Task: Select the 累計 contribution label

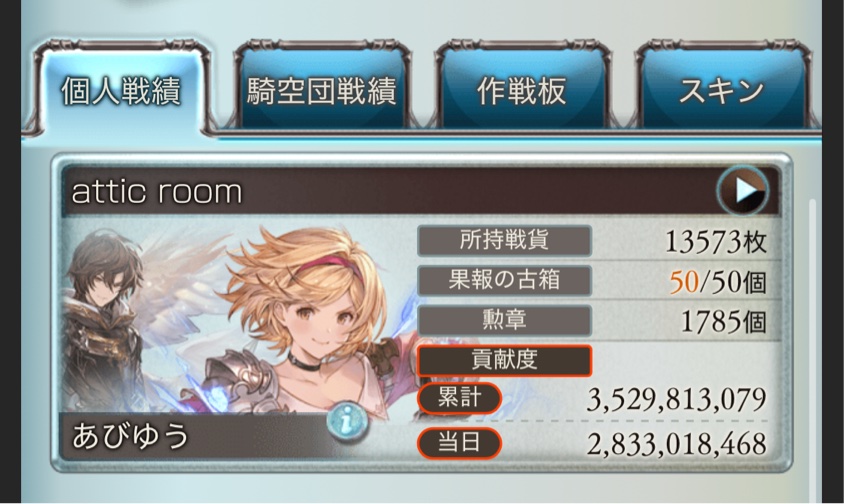Action: click(459, 399)
